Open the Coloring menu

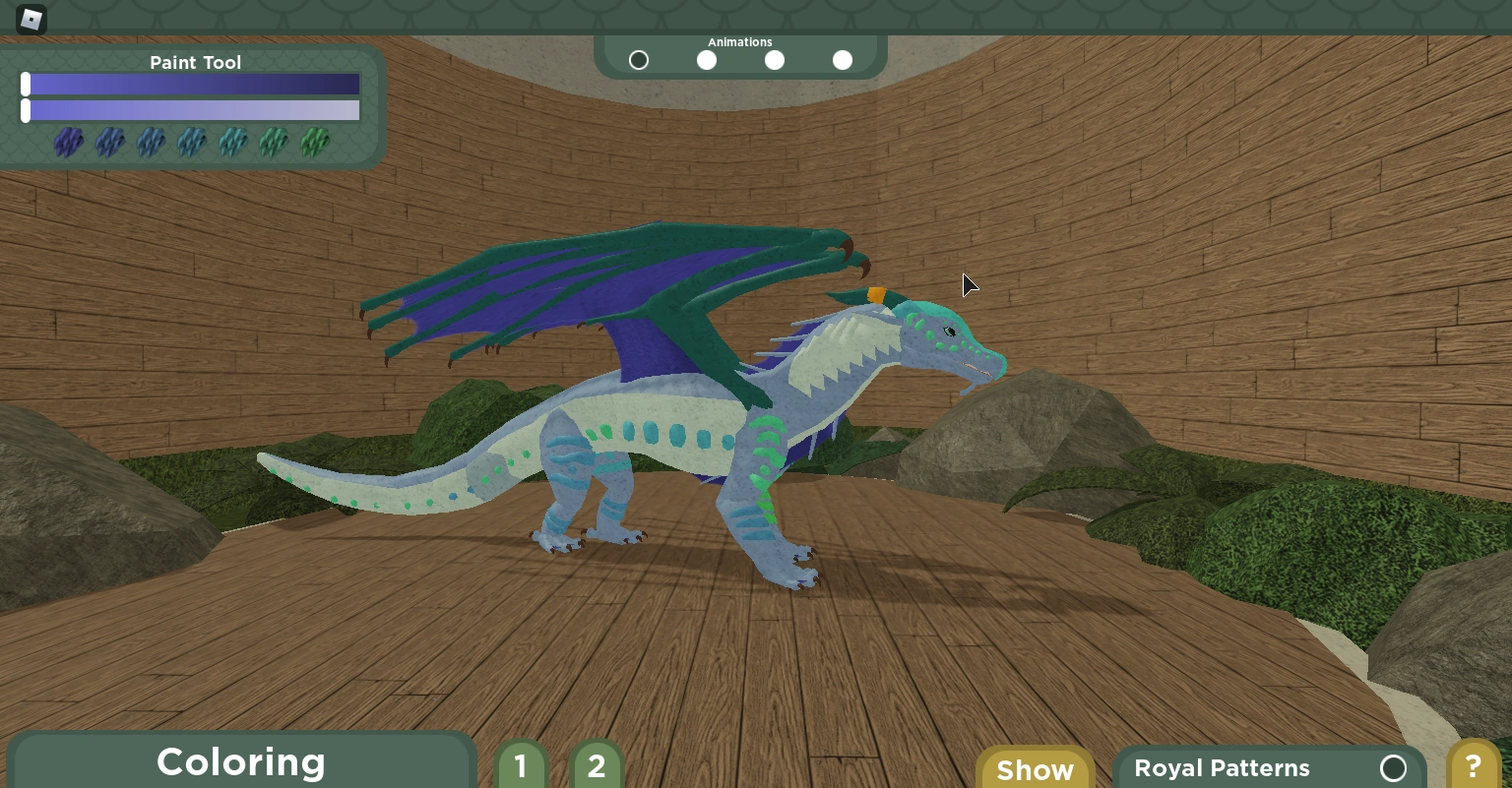tap(241, 762)
